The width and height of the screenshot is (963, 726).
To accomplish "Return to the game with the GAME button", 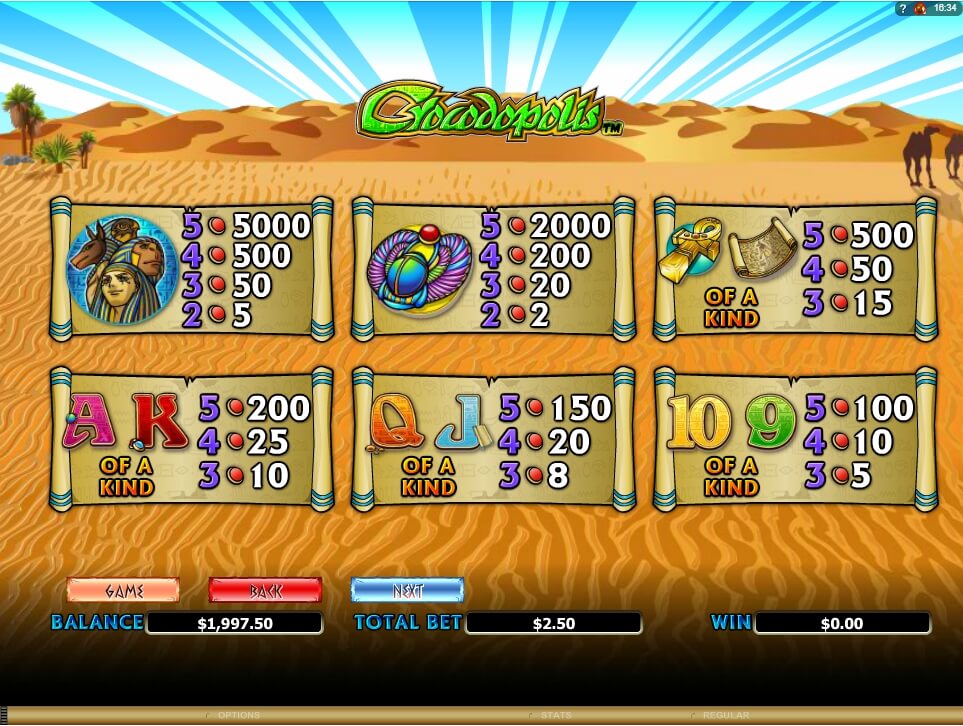I will pos(123,590).
